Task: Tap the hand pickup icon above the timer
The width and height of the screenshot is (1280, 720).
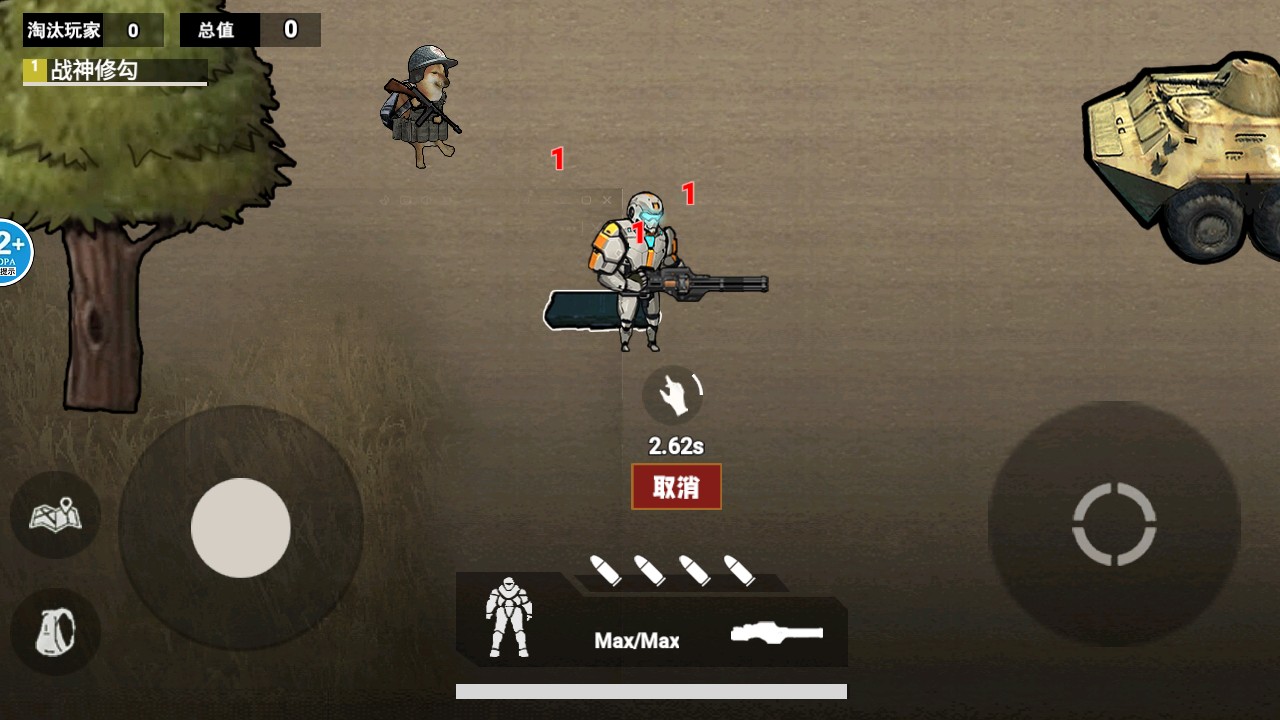Action: pos(674,394)
